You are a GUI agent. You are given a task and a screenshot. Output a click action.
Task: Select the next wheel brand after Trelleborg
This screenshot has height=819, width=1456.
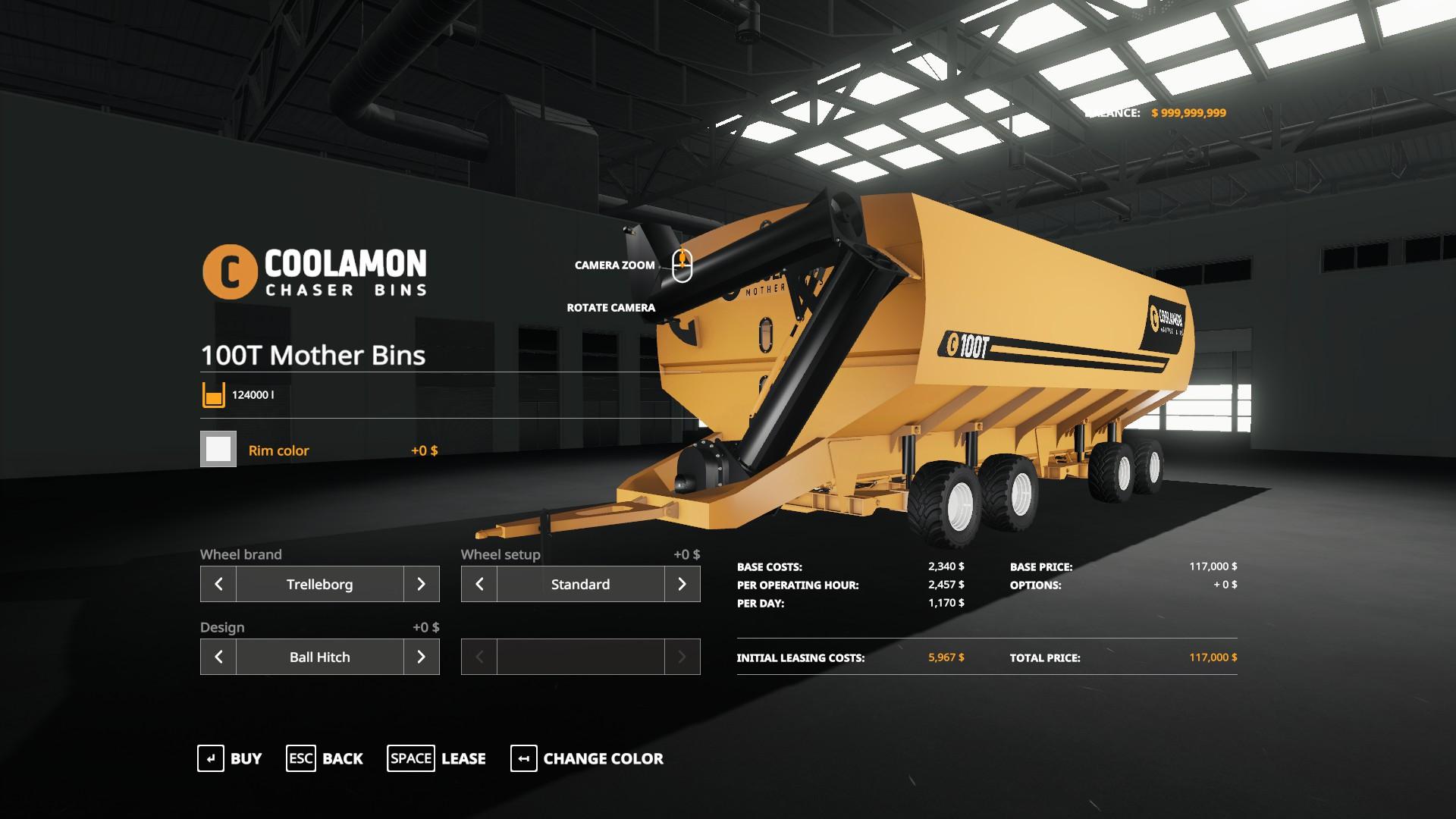click(422, 584)
